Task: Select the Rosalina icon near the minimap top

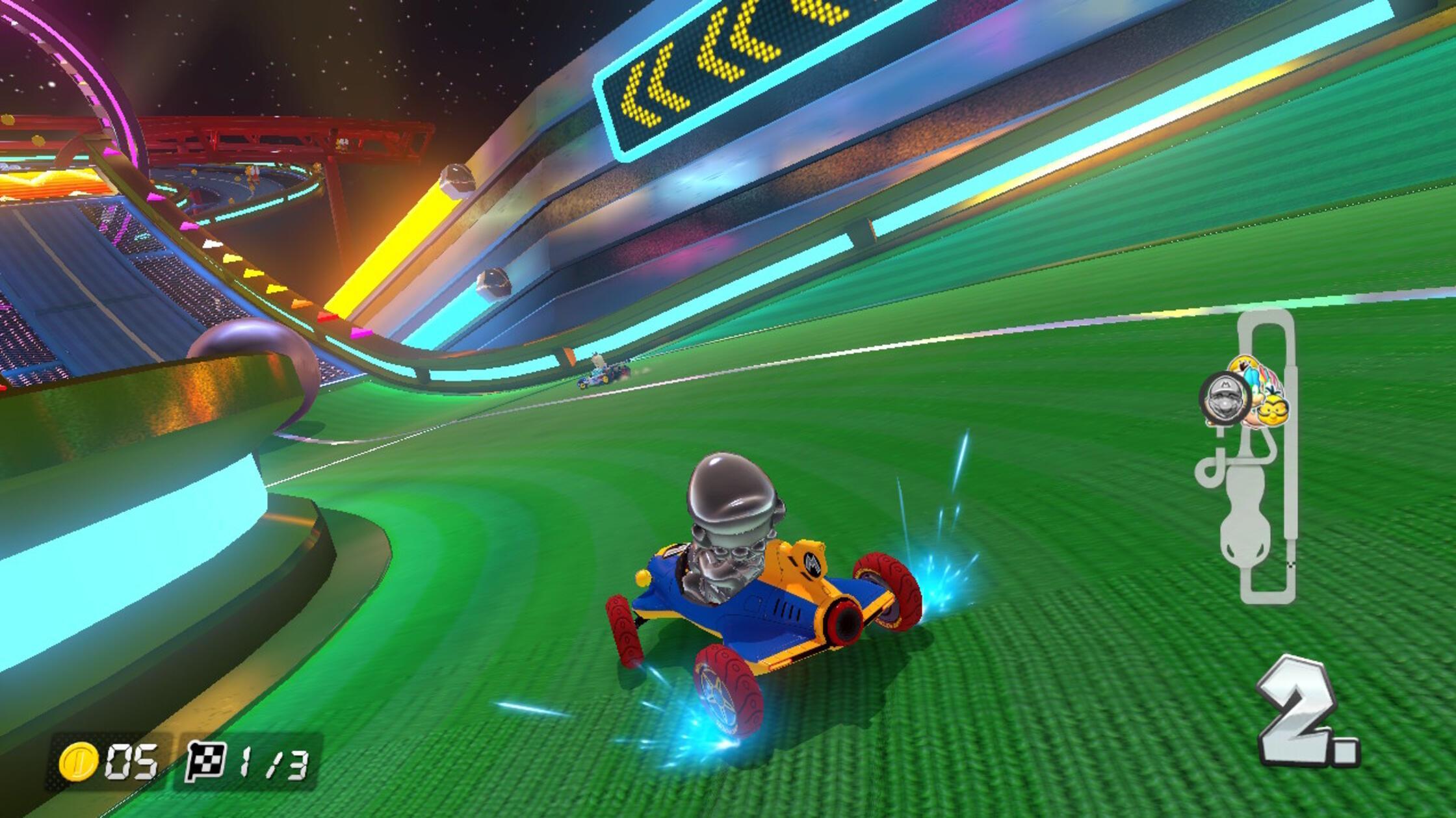Action: pyautogui.click(x=1243, y=363)
